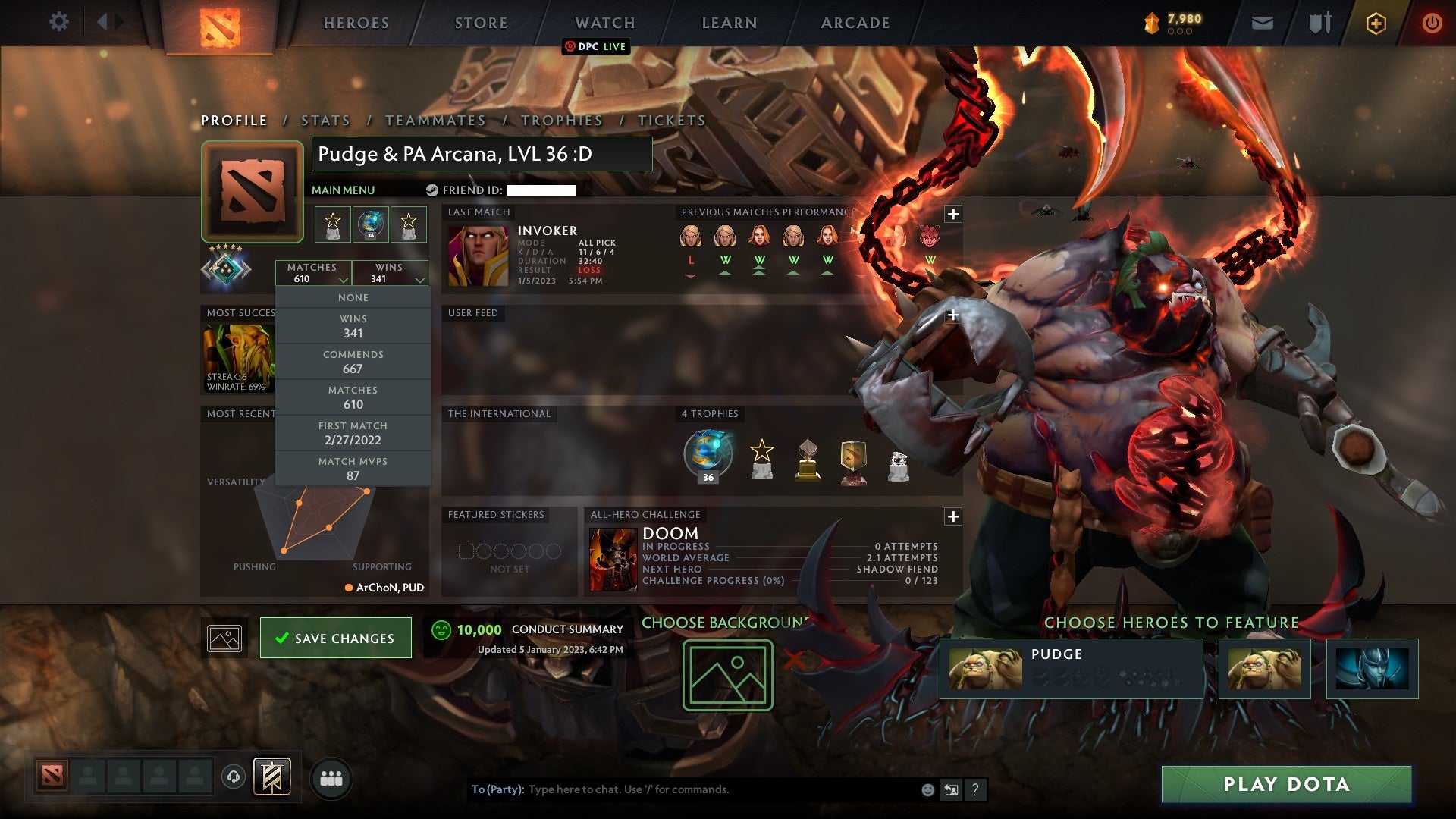Click the chat wheel icon beside the emoticon
Viewport: 1456px width, 819px height.
951,789
